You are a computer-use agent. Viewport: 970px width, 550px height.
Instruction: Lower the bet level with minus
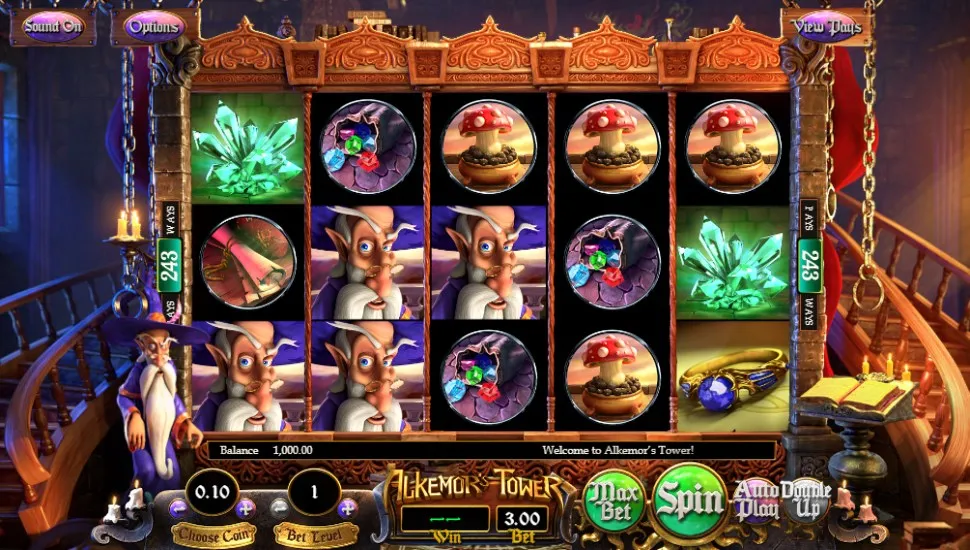point(279,508)
